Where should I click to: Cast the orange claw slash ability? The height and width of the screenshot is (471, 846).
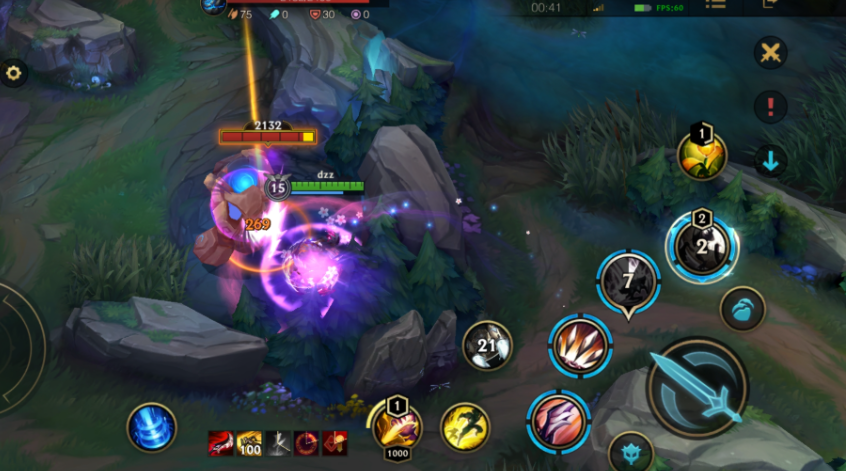click(580, 346)
